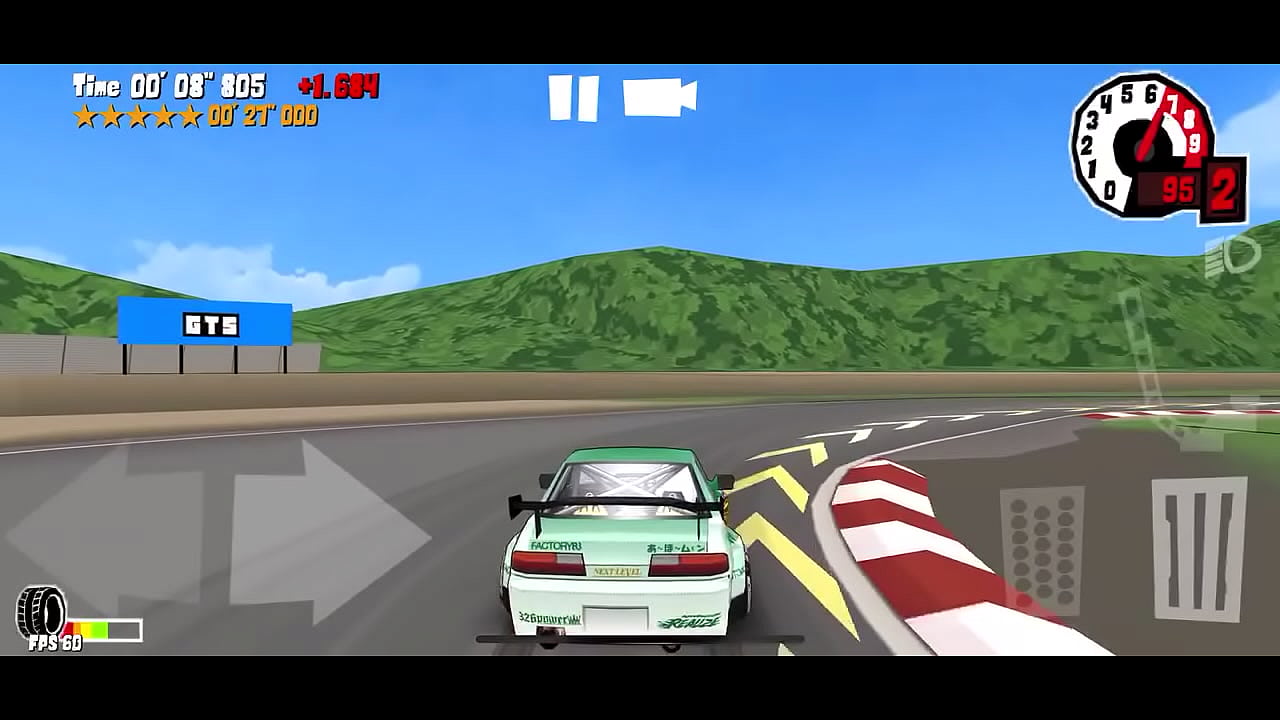The height and width of the screenshot is (720, 1280).
Task: Tap the 95 speed readout
Action: pos(1176,188)
